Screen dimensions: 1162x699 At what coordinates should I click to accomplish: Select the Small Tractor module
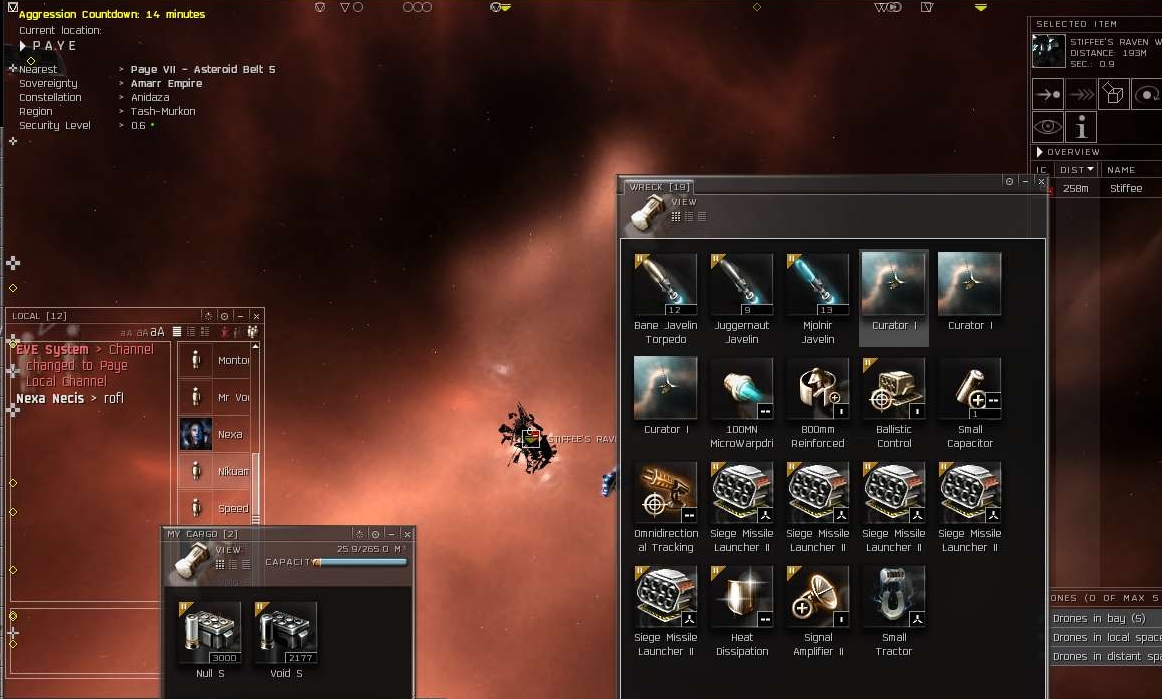(x=893, y=598)
